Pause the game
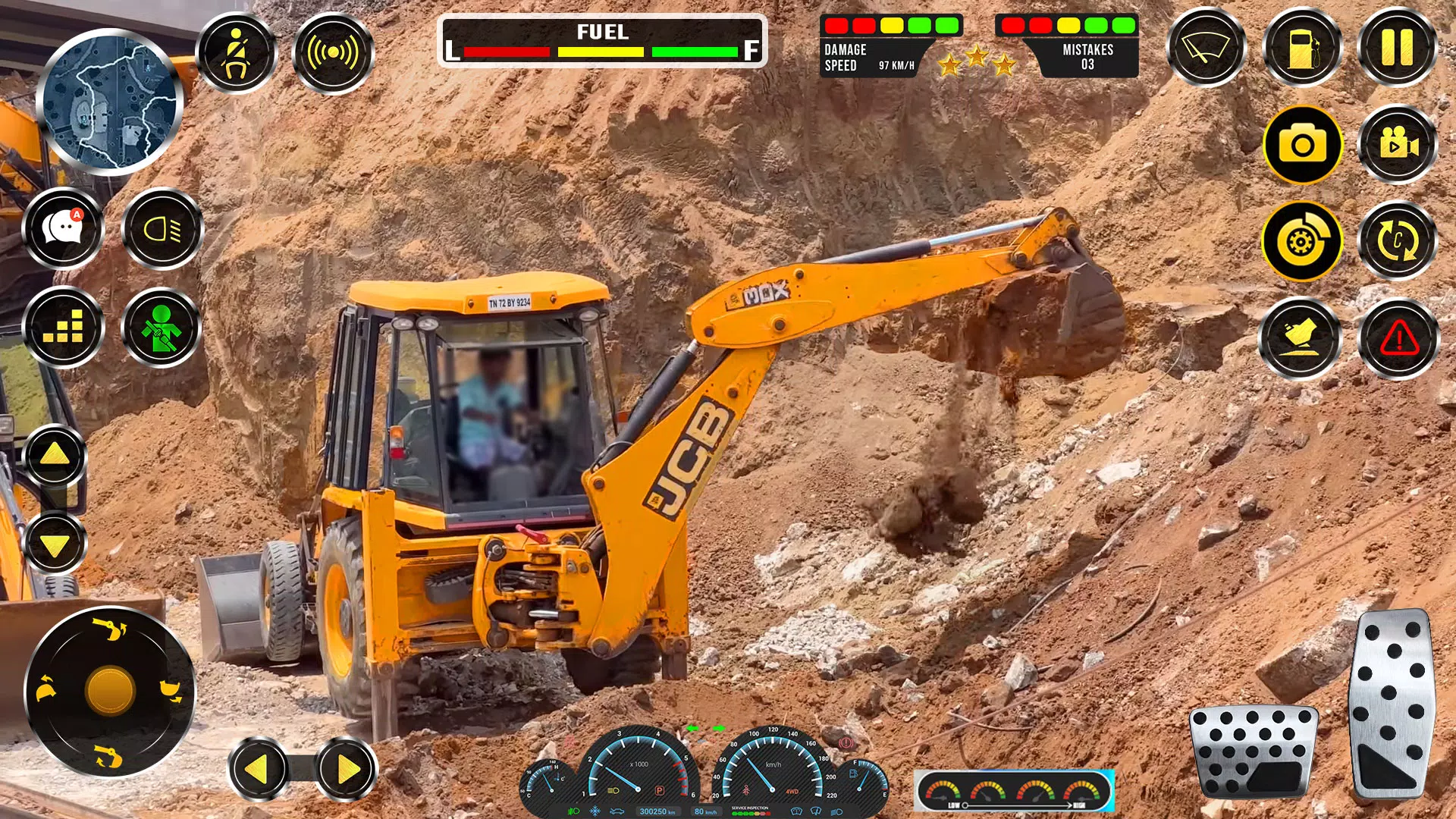The image size is (1456, 819). click(x=1395, y=47)
